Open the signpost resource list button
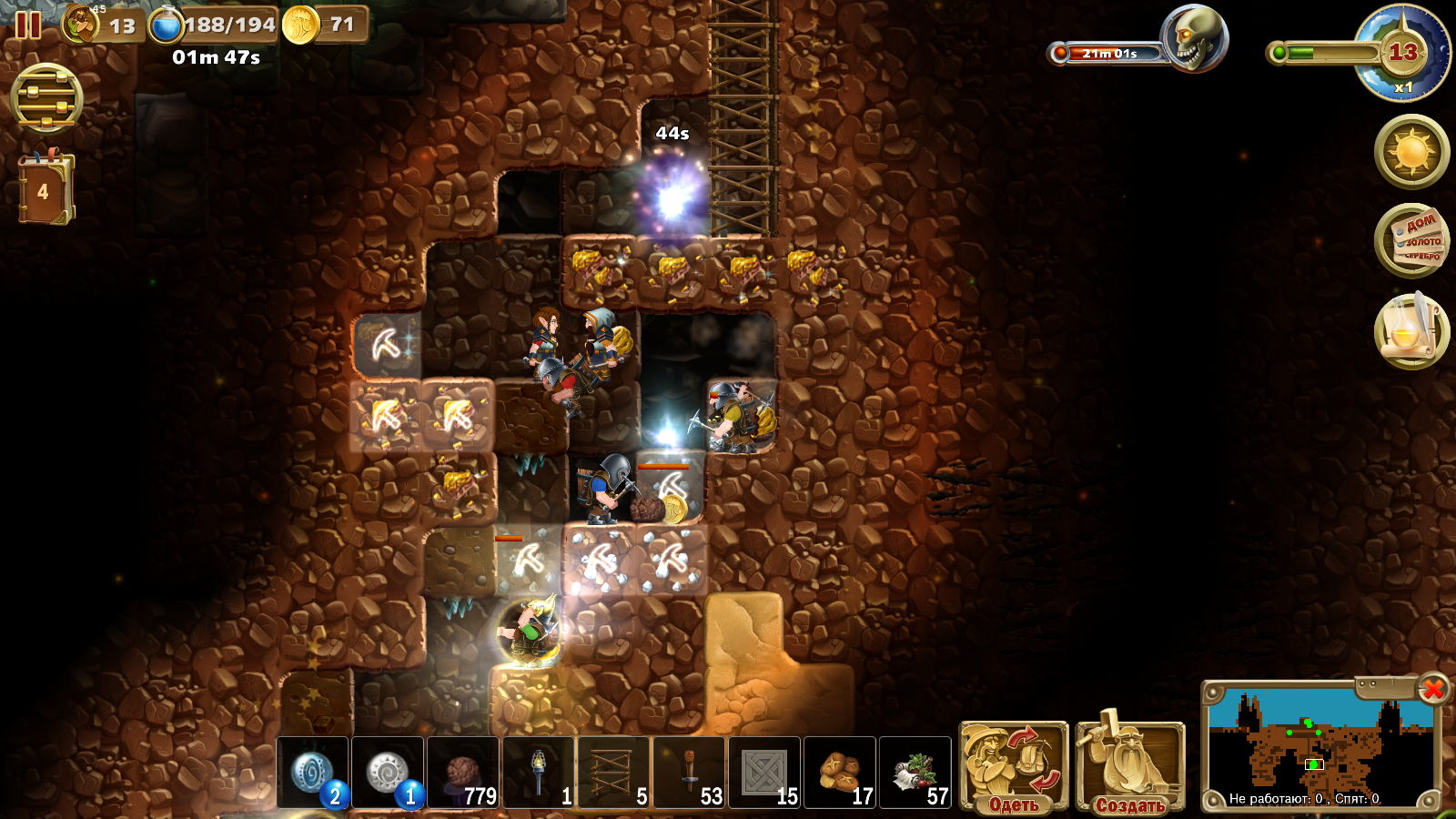 coord(1411,241)
